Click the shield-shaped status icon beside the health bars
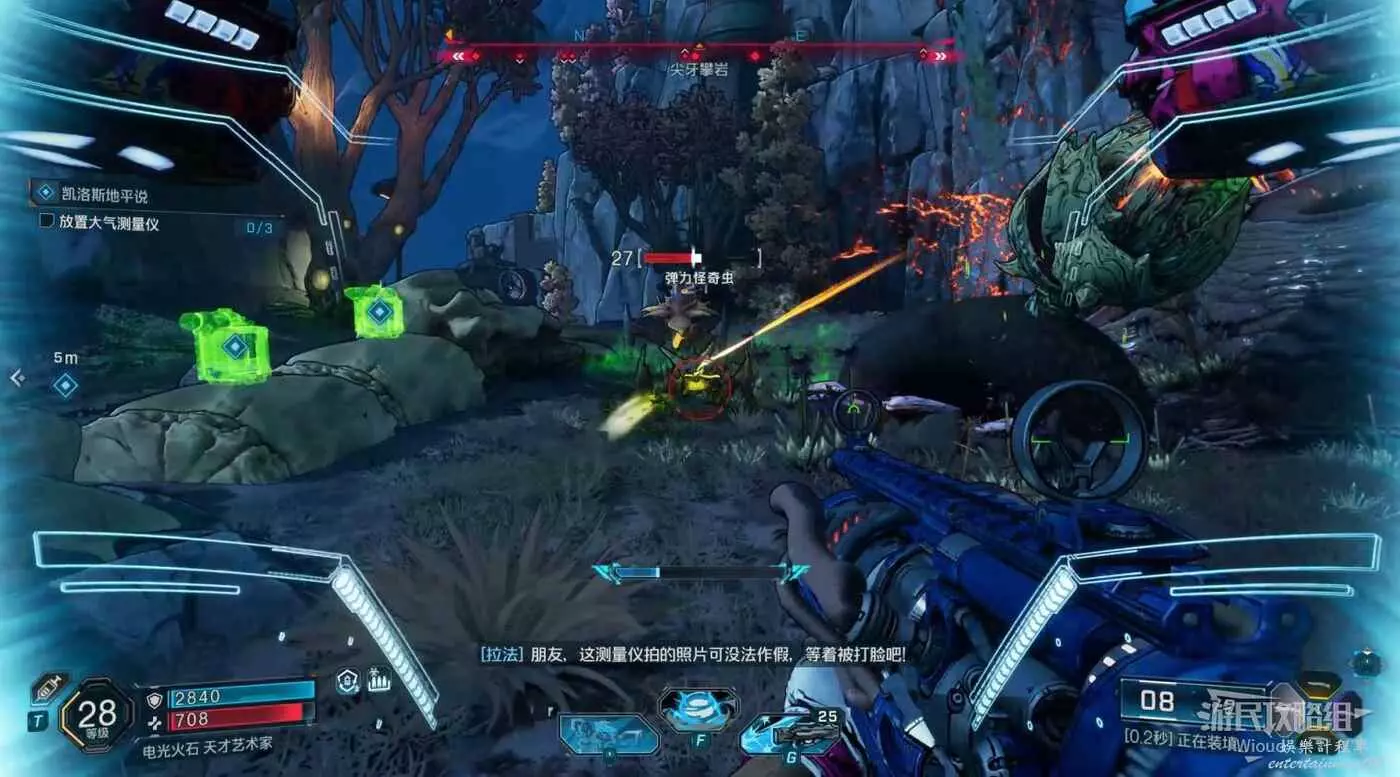Screen dimensions: 1400x777 [x=347, y=681]
